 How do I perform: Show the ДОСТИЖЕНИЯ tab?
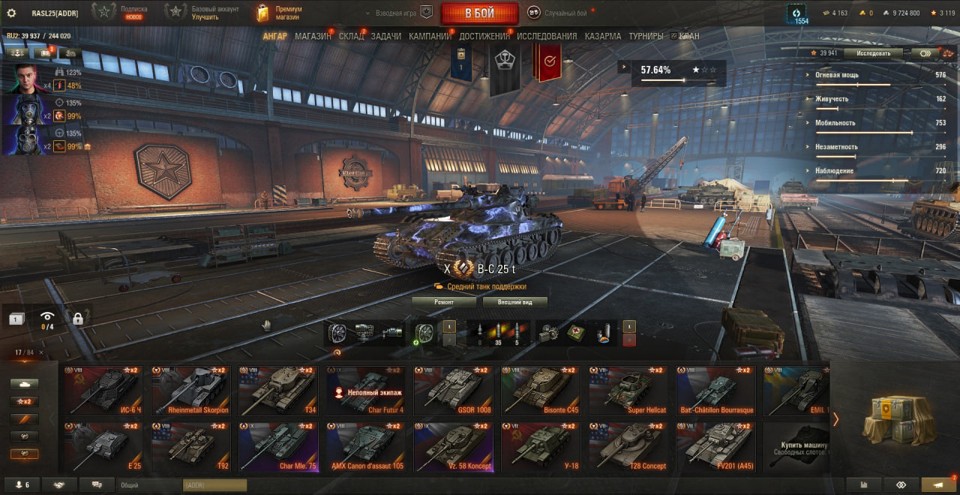485,36
